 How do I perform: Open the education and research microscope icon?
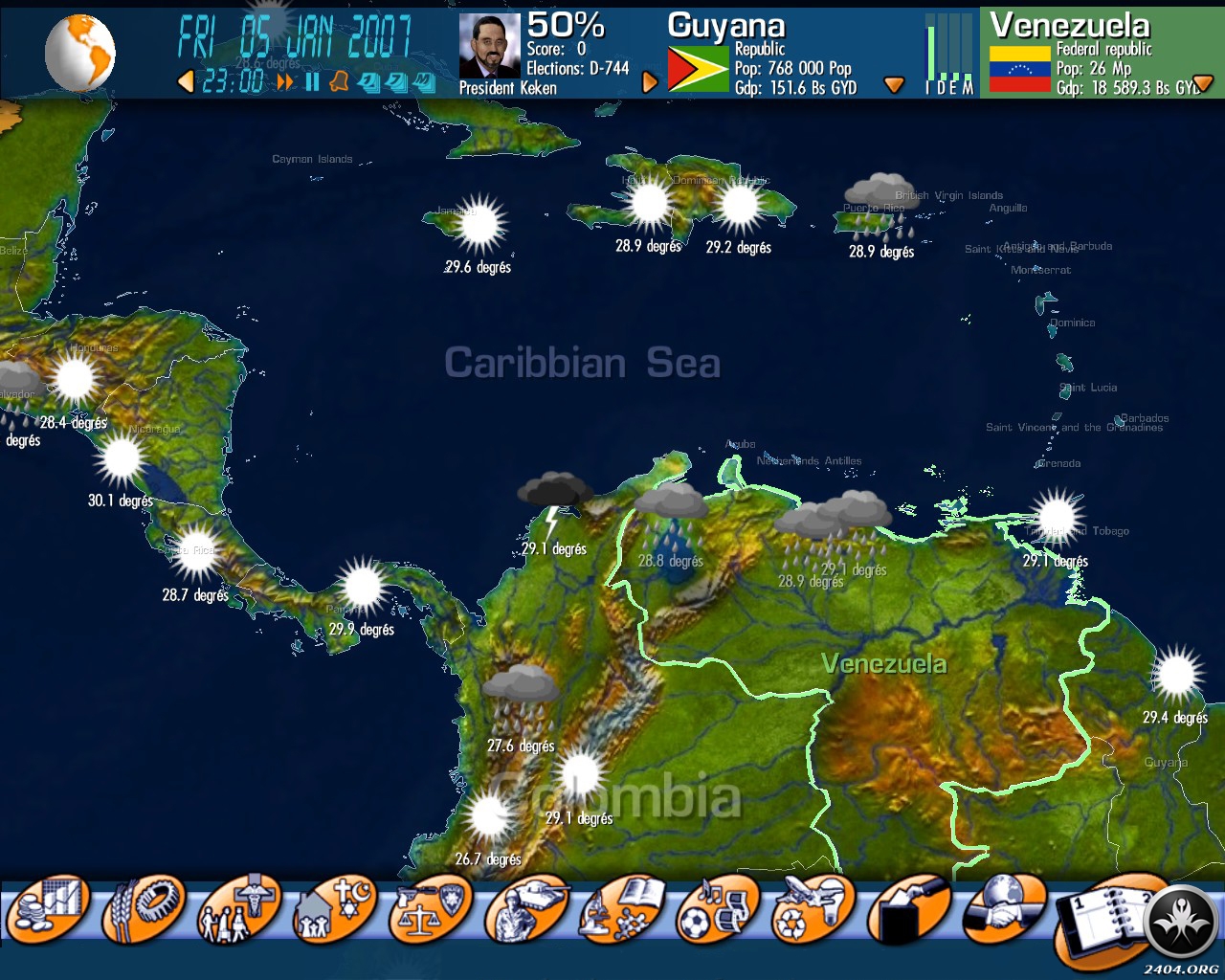pos(621,909)
